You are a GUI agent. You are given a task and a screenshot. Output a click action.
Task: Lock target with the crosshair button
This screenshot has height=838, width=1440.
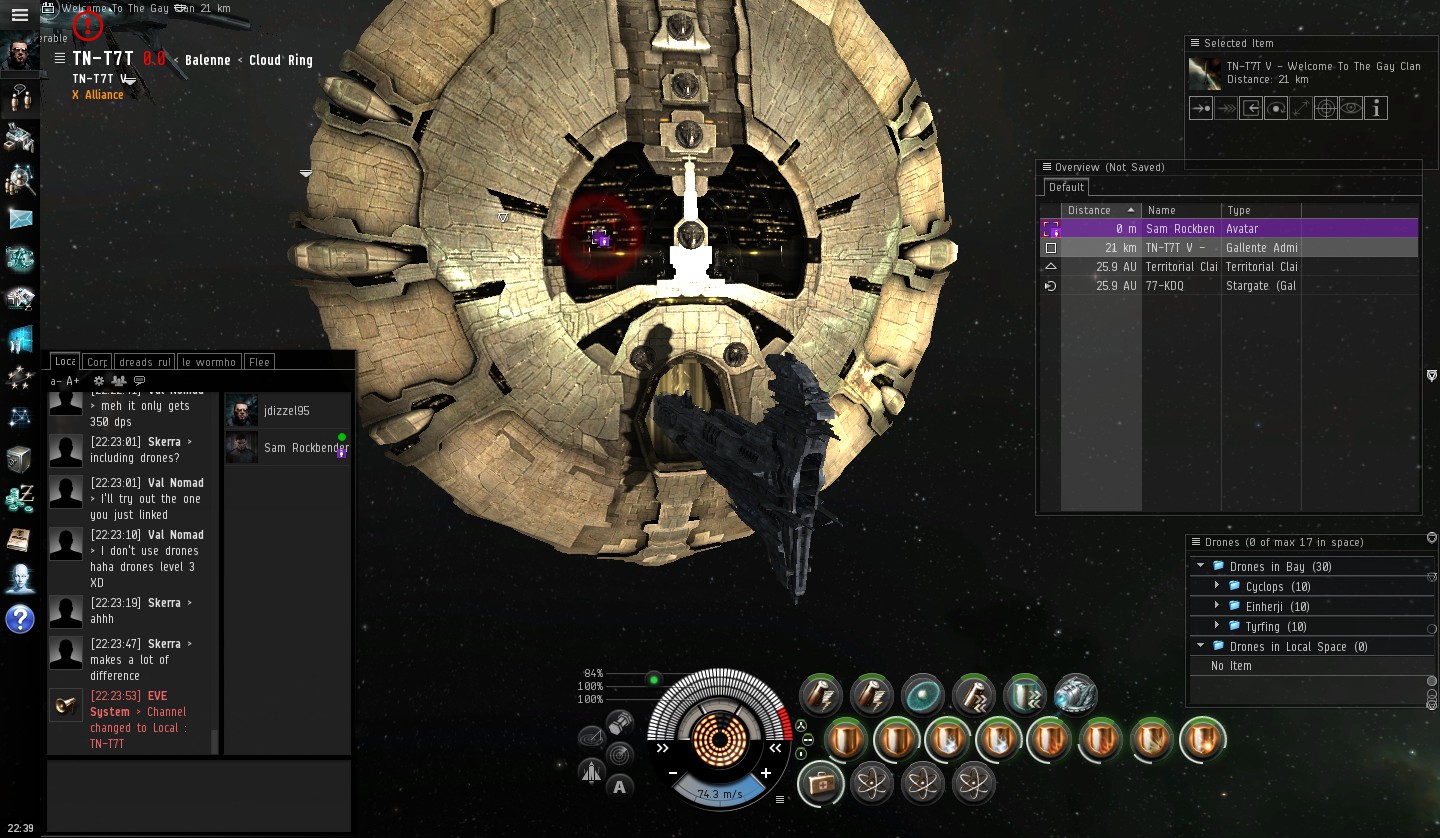tap(1326, 108)
